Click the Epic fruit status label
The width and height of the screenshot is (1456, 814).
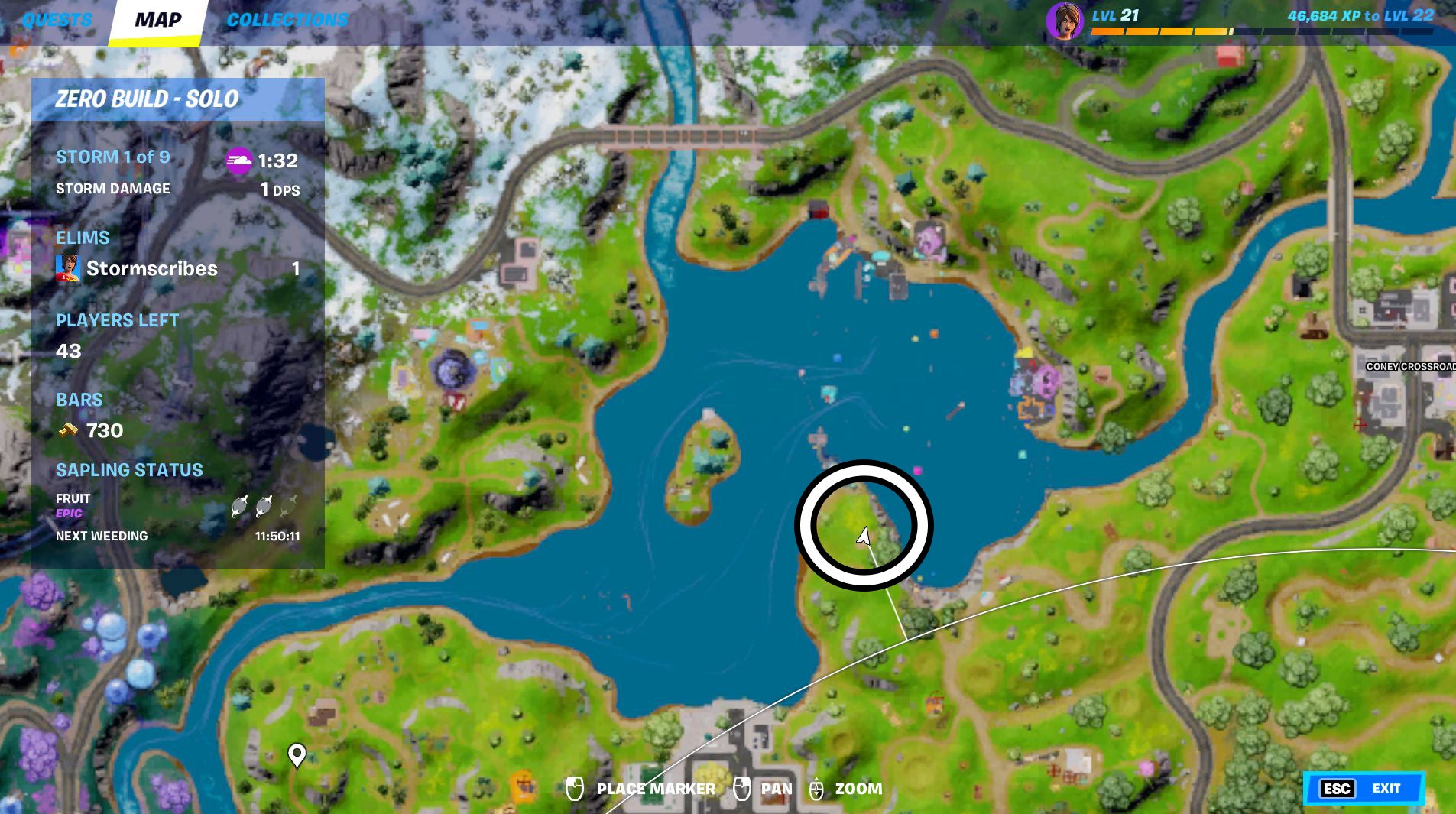click(x=67, y=514)
